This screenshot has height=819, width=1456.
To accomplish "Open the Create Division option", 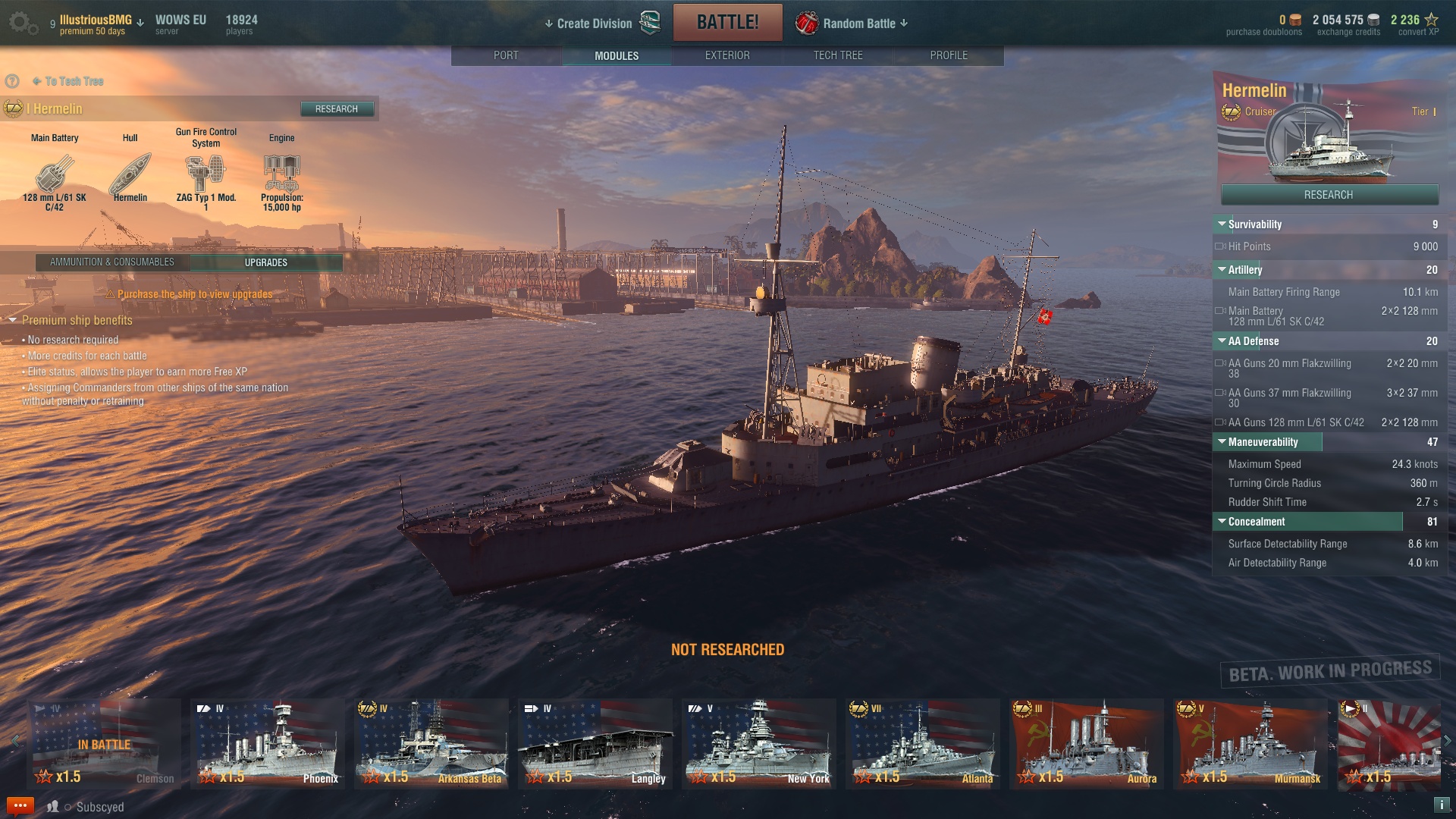I will click(x=594, y=24).
